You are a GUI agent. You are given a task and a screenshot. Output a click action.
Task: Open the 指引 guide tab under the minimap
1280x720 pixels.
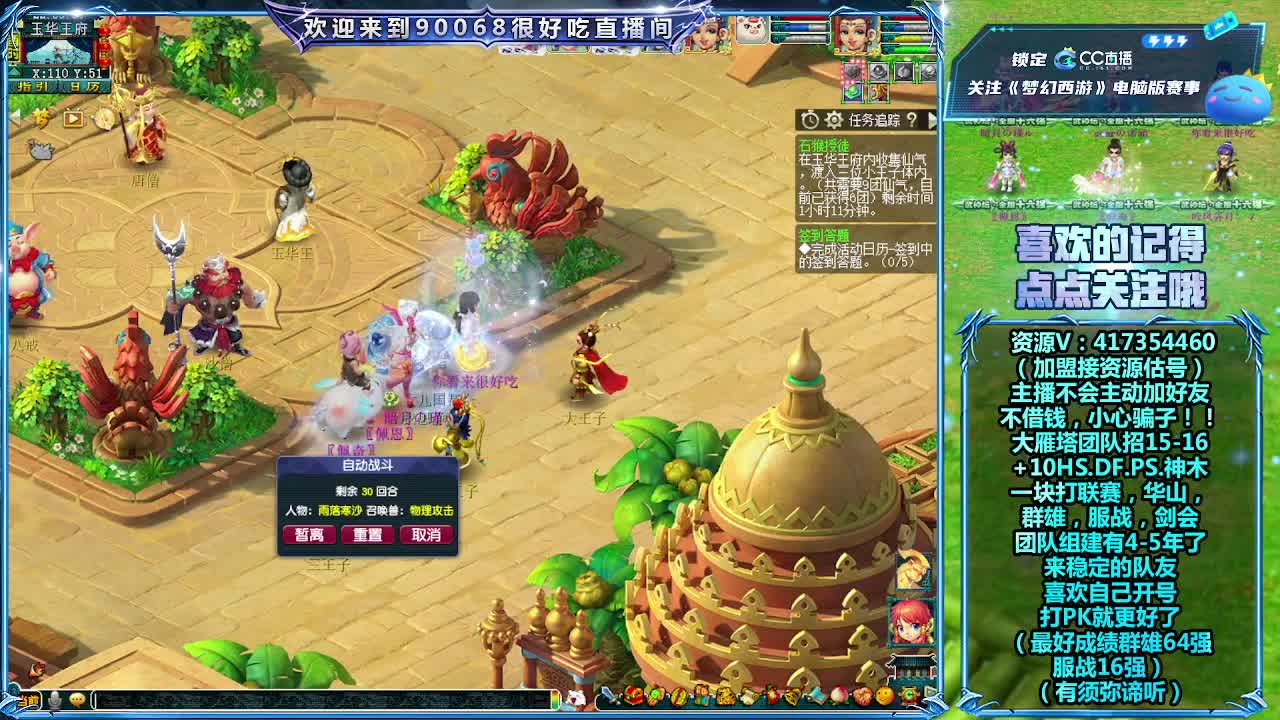[33, 87]
